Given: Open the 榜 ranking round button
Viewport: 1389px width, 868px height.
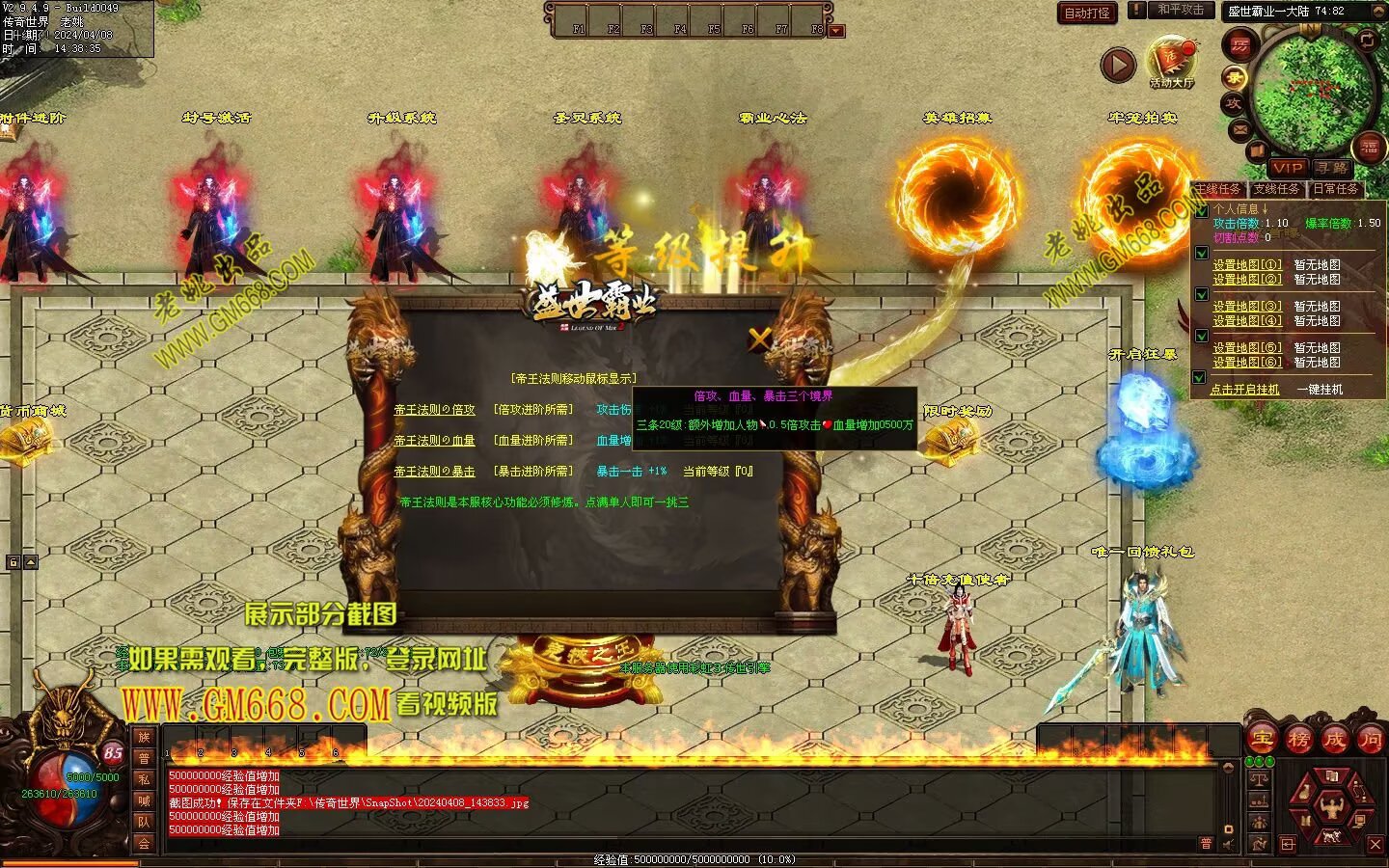Looking at the screenshot, I should (1298, 740).
